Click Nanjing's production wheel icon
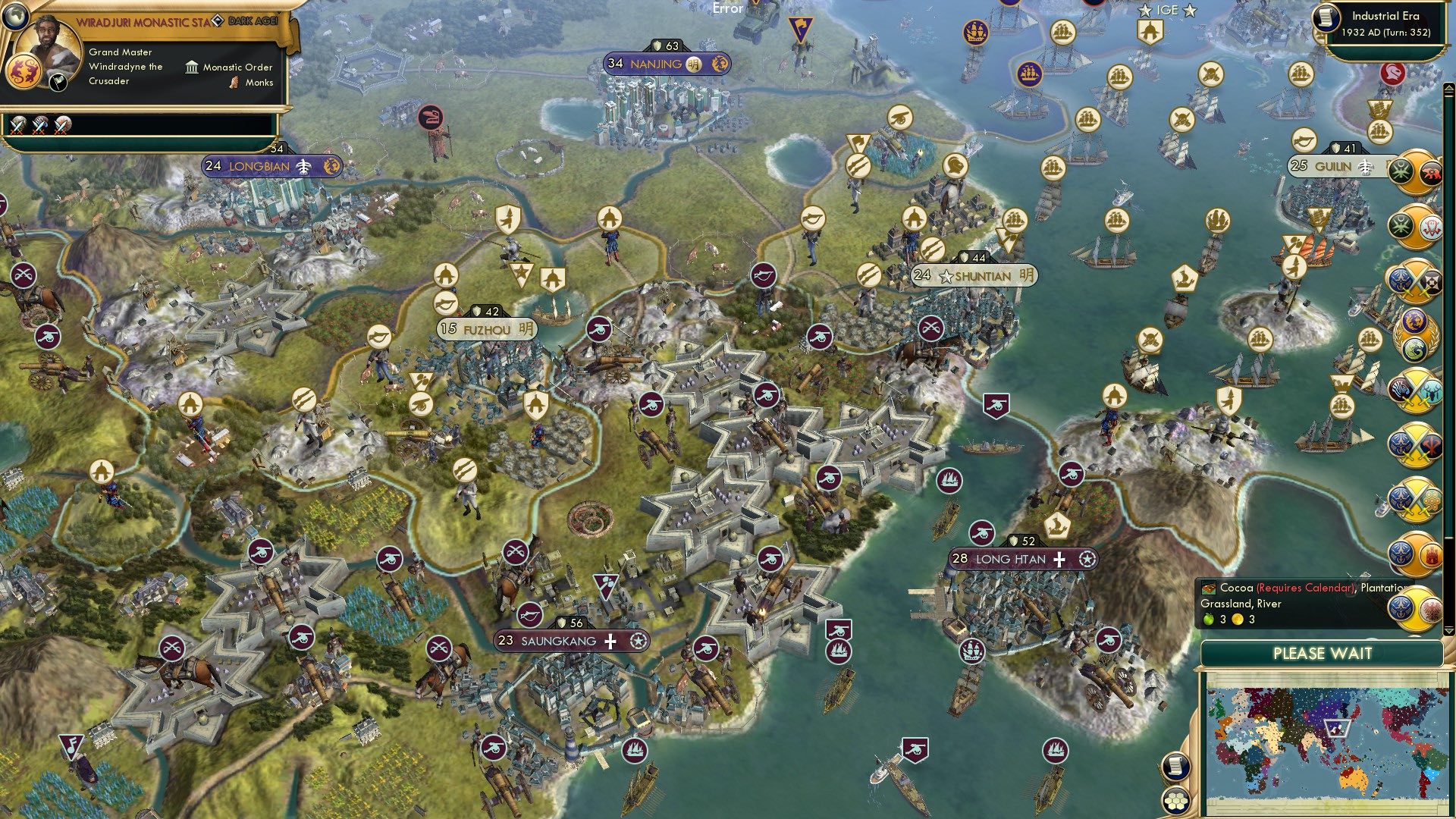 click(x=719, y=64)
